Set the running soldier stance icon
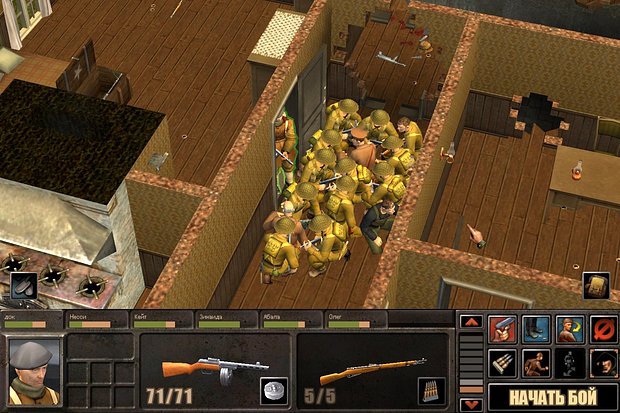620x413 pixels. coord(536,363)
